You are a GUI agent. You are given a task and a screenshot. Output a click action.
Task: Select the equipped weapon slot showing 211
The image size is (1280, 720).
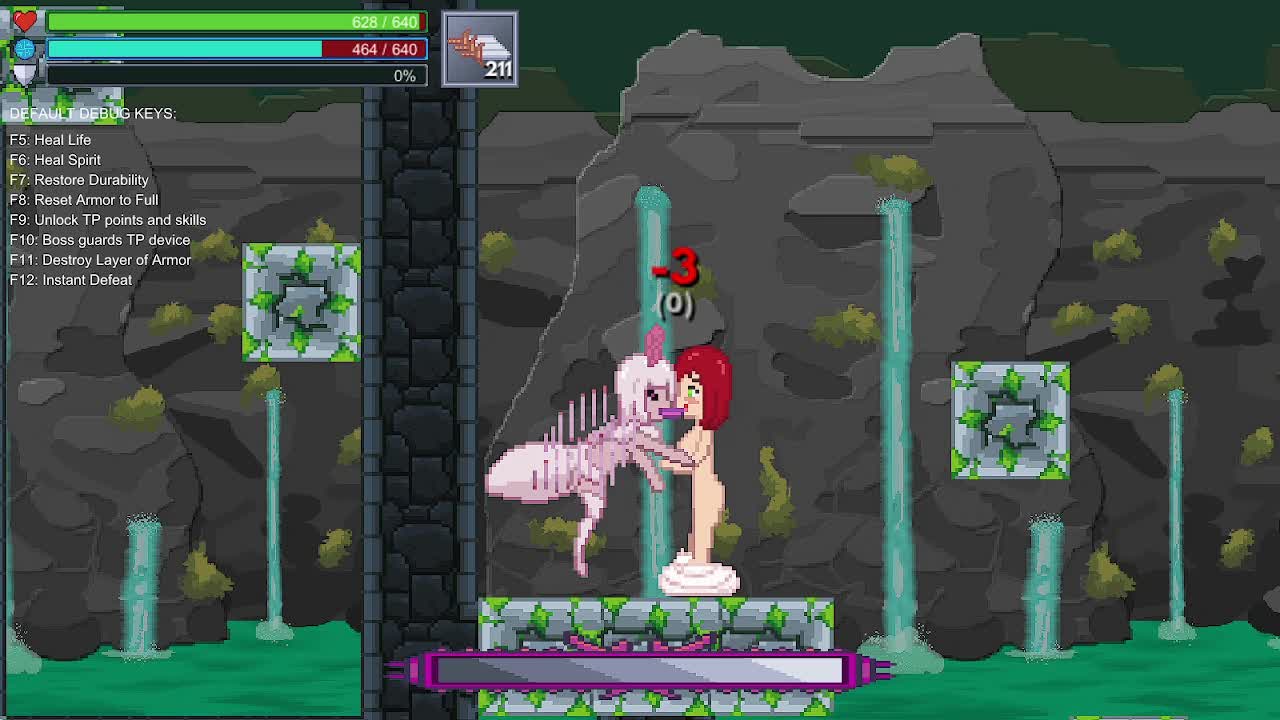480,50
